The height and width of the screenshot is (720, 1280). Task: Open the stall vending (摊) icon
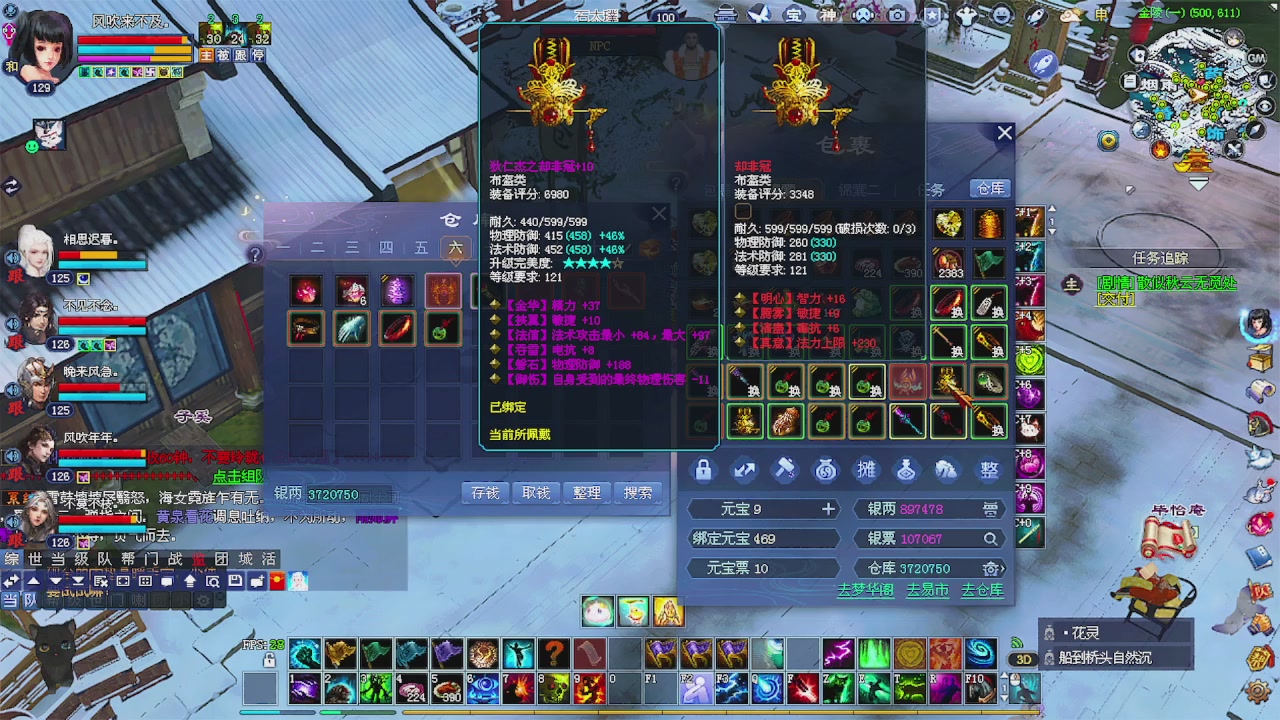pos(866,470)
